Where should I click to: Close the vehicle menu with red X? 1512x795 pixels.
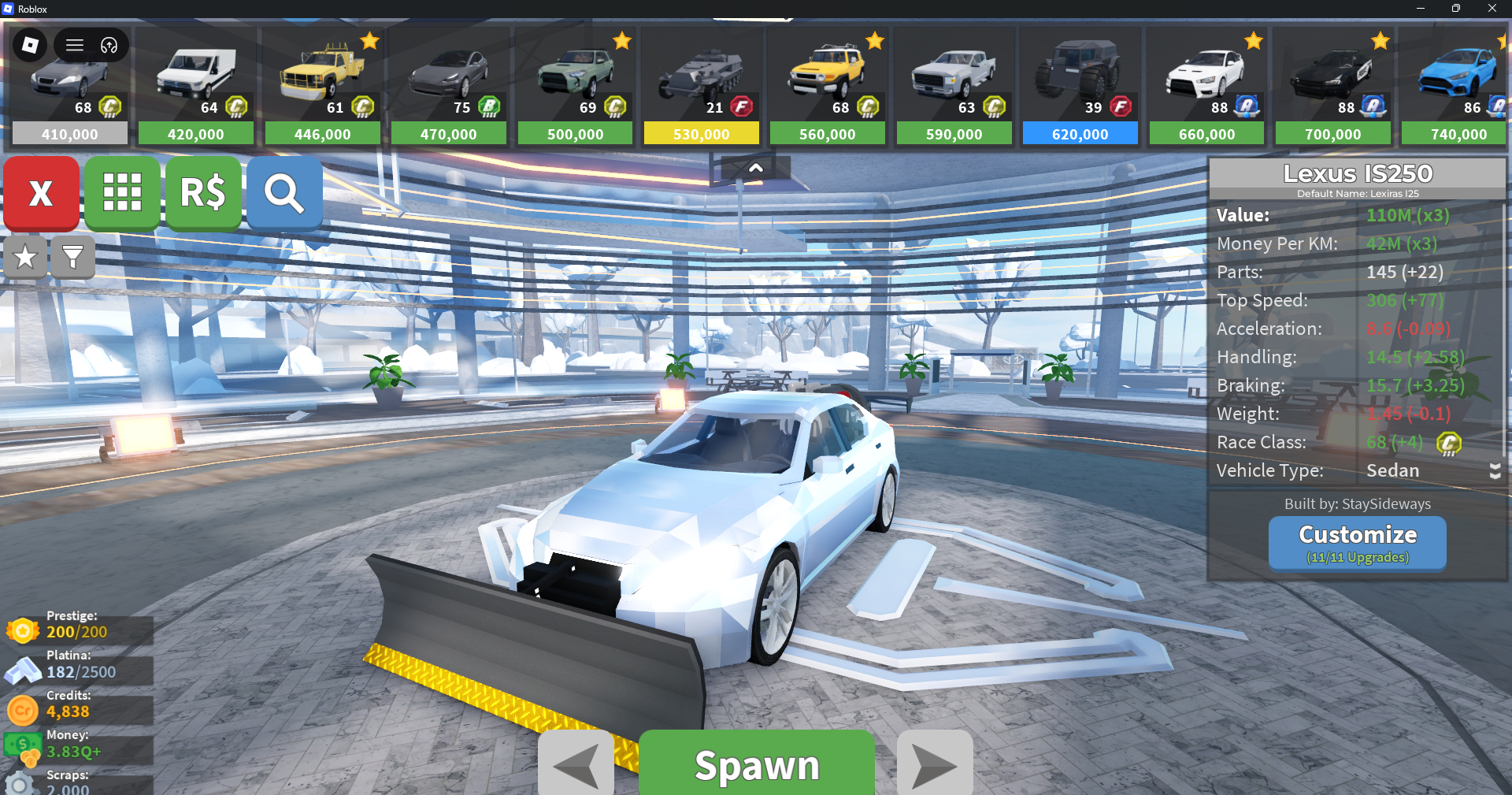(41, 193)
